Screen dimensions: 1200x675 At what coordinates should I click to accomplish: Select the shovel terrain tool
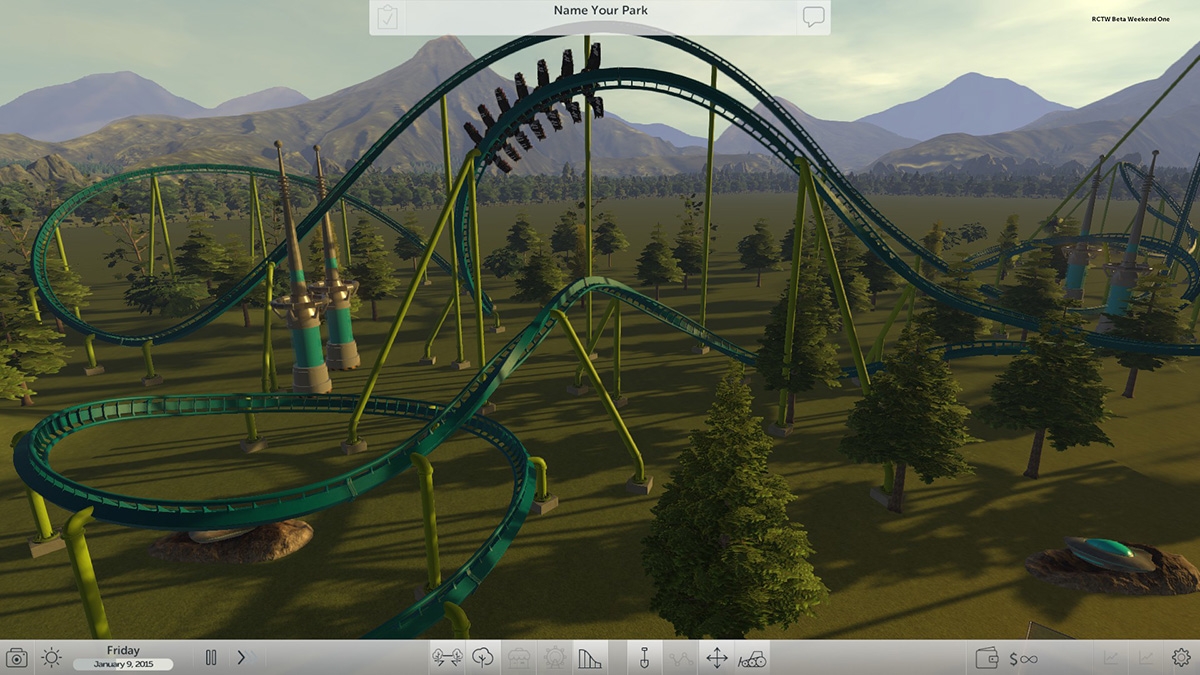[x=644, y=658]
